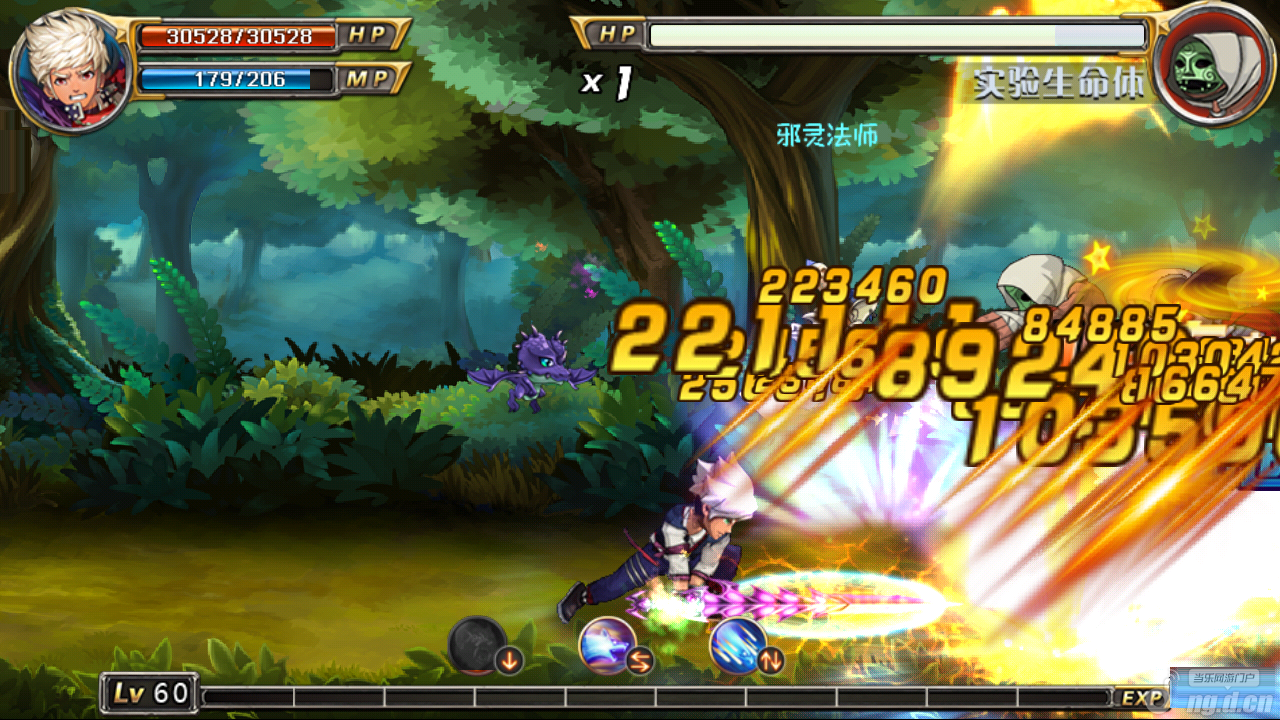Image resolution: width=1280 pixels, height=720 pixels.
Task: Click the ng.d.cn watermark logo
Action: tap(1223, 691)
